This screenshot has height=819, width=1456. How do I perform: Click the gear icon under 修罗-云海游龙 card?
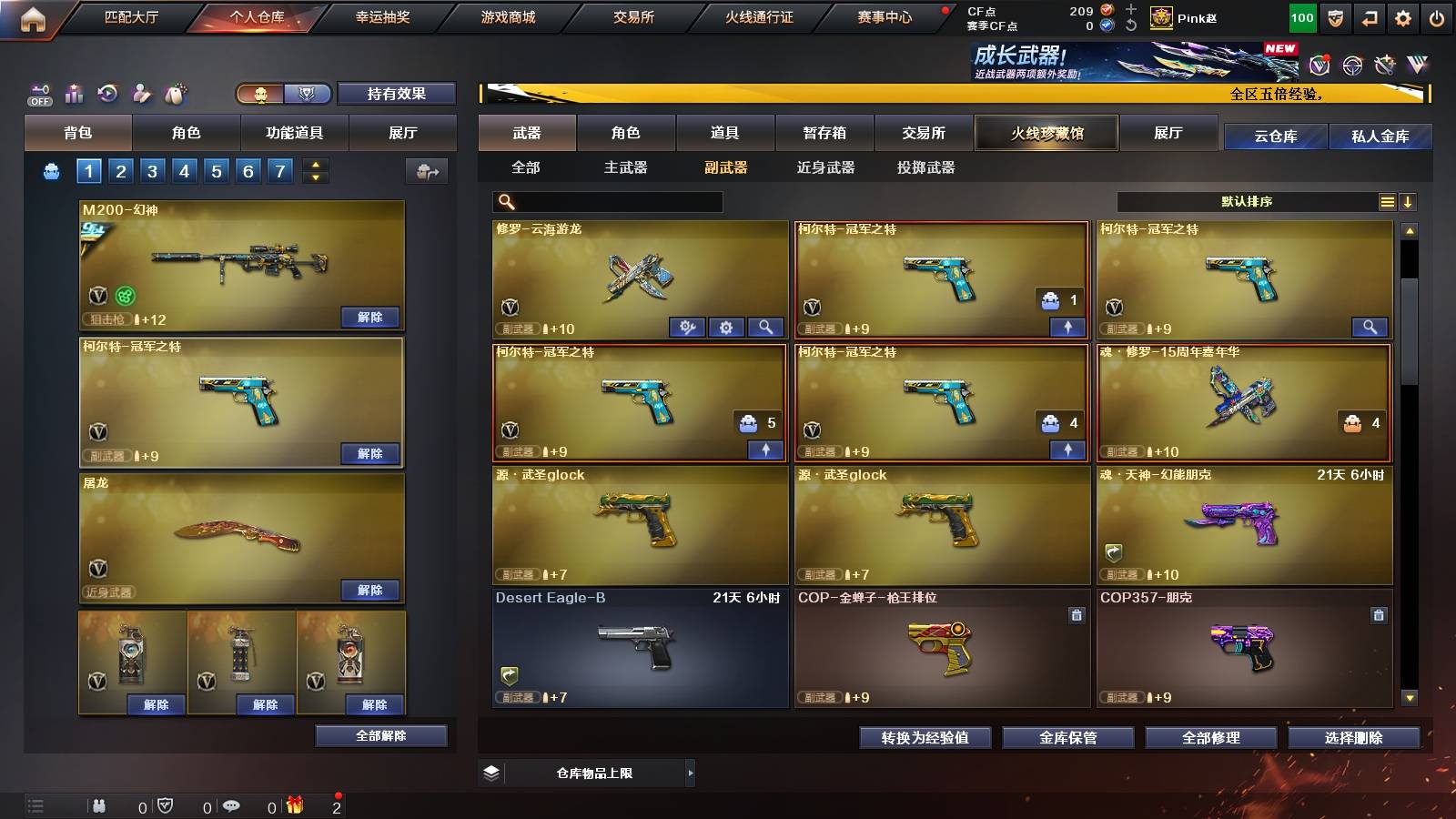726,328
